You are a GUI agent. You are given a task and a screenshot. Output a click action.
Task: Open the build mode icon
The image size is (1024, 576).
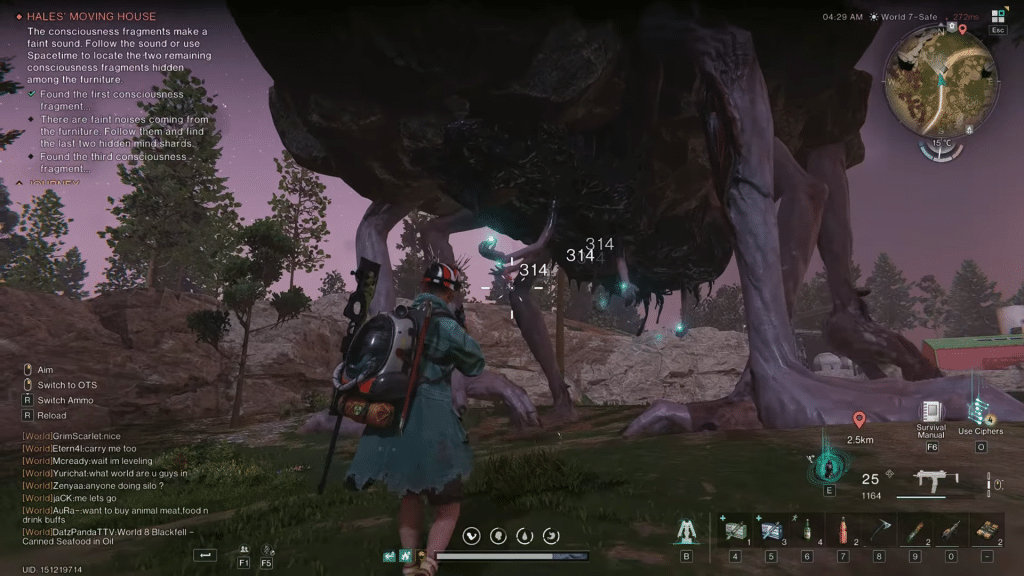tap(686, 532)
